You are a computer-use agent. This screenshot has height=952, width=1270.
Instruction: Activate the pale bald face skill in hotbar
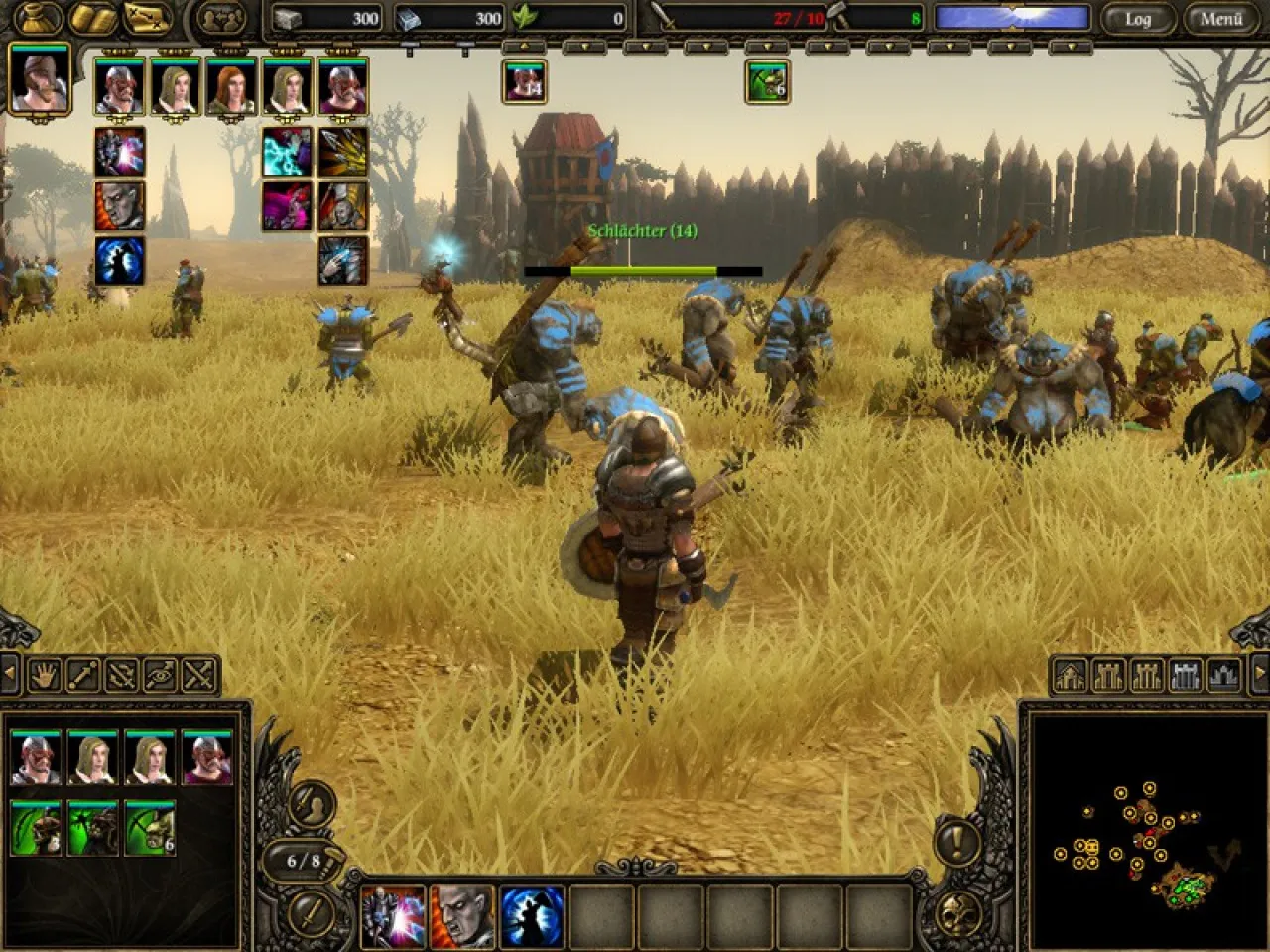(x=462, y=915)
